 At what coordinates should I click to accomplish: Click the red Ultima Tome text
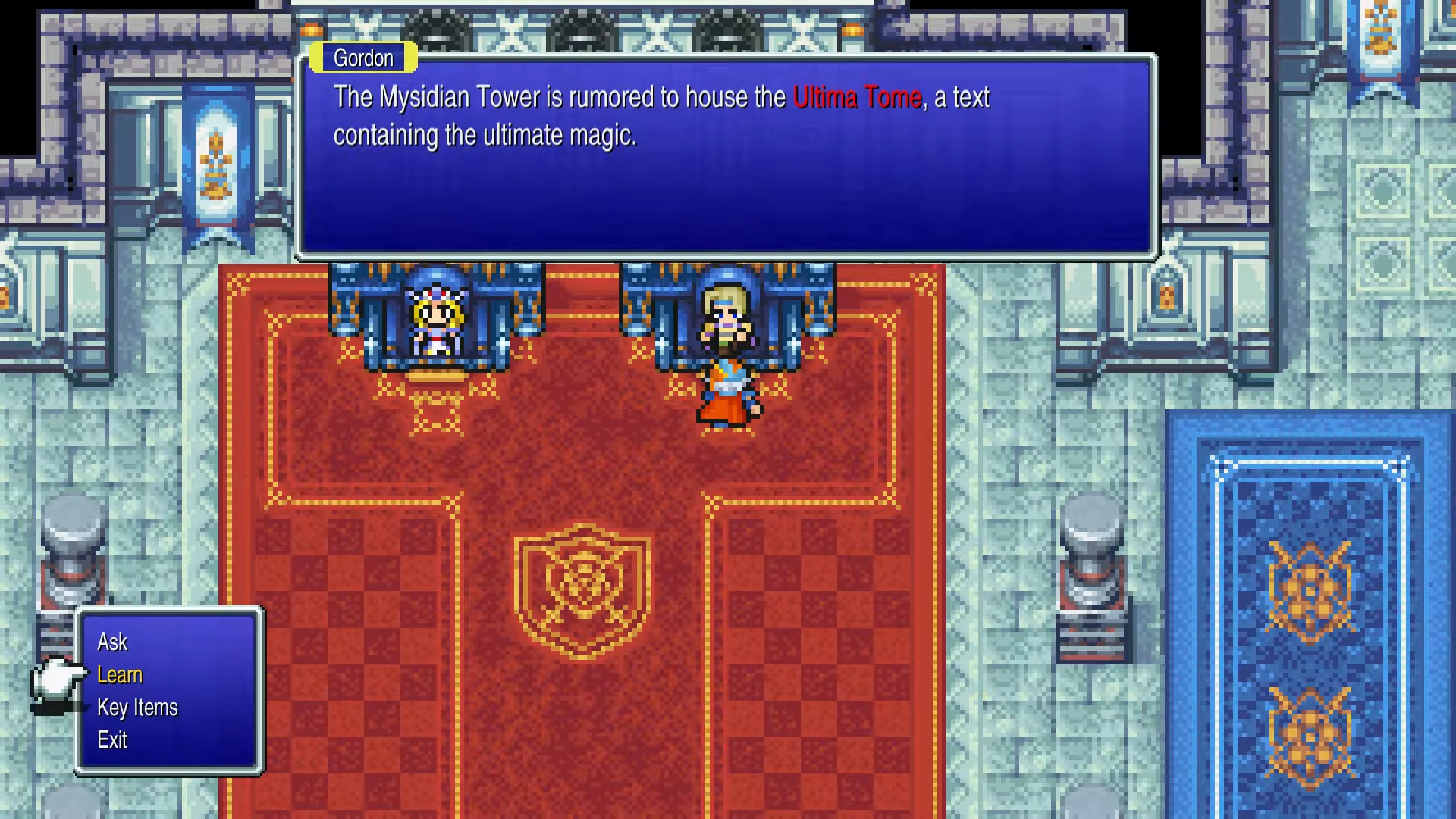tap(857, 97)
